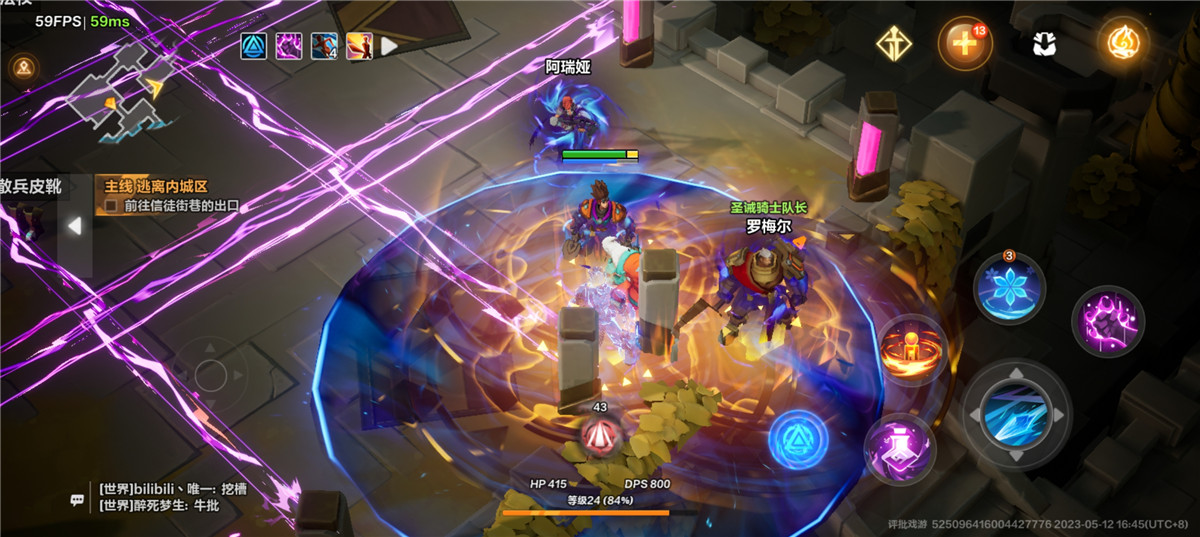This screenshot has width=1200, height=537.
Task: Cast the blue snowflake frost skill
Action: (1009, 288)
